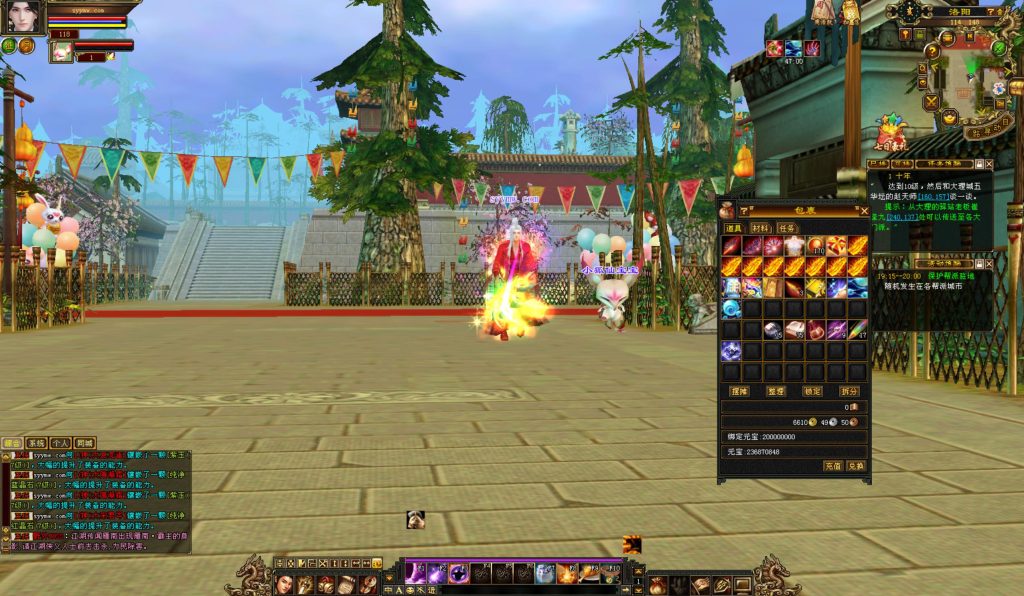Viewport: 1024px width, 596px height.
Task: Click the 锁定 lock button
Action: click(x=812, y=390)
